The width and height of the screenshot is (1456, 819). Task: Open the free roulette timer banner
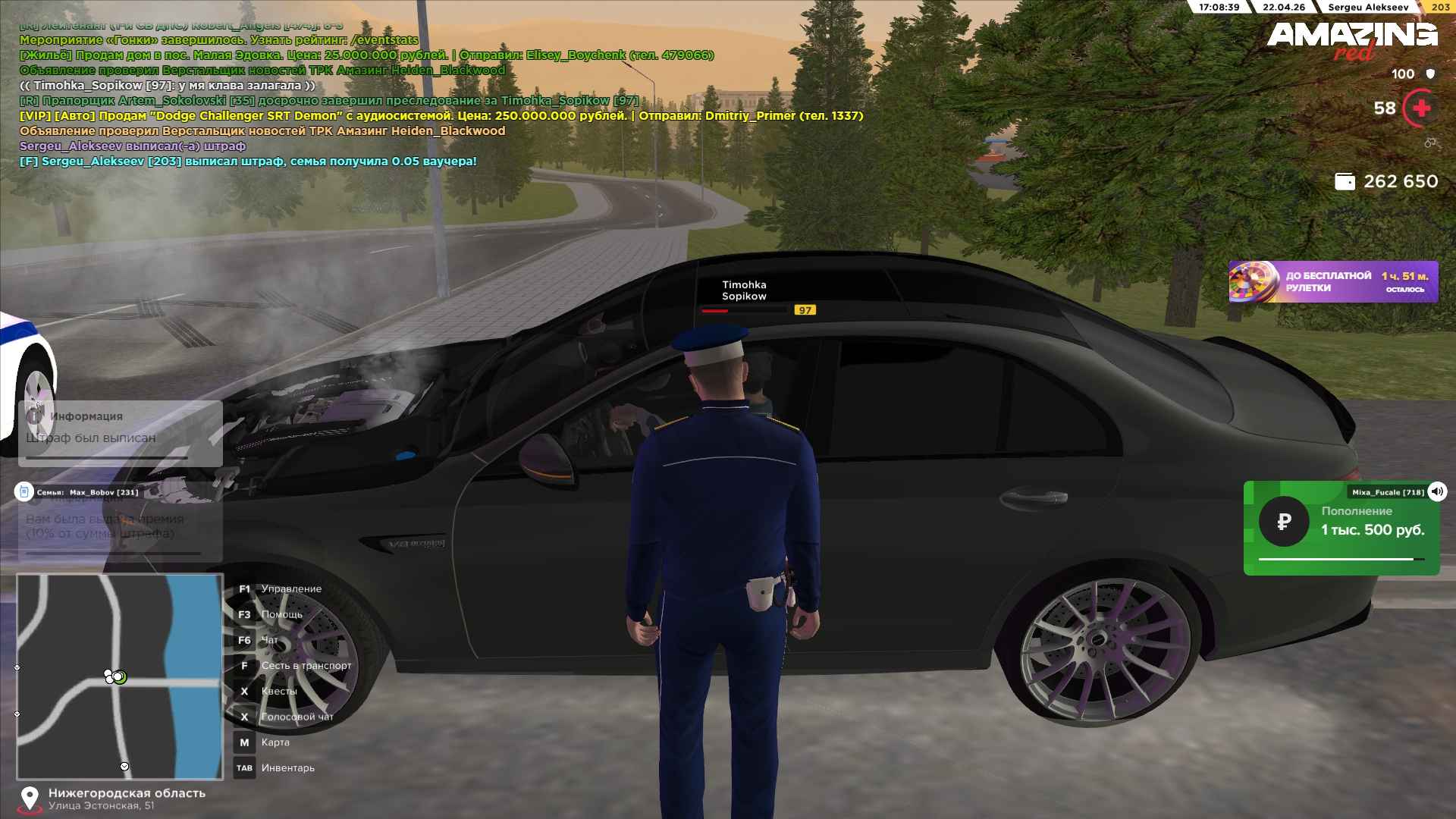point(1332,282)
